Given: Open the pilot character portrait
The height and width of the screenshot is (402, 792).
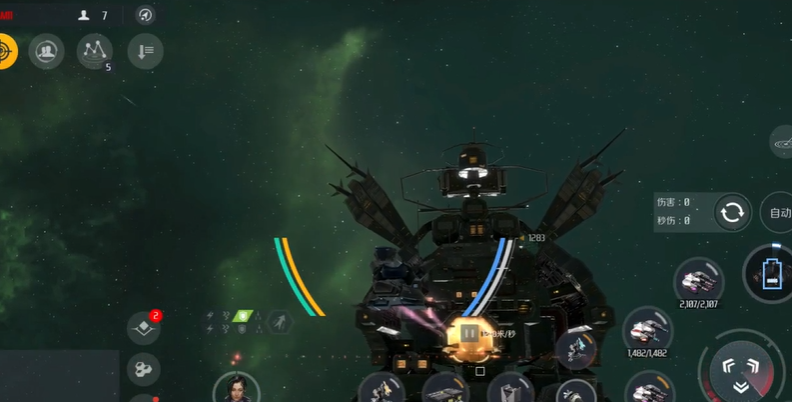Looking at the screenshot, I should [236, 388].
